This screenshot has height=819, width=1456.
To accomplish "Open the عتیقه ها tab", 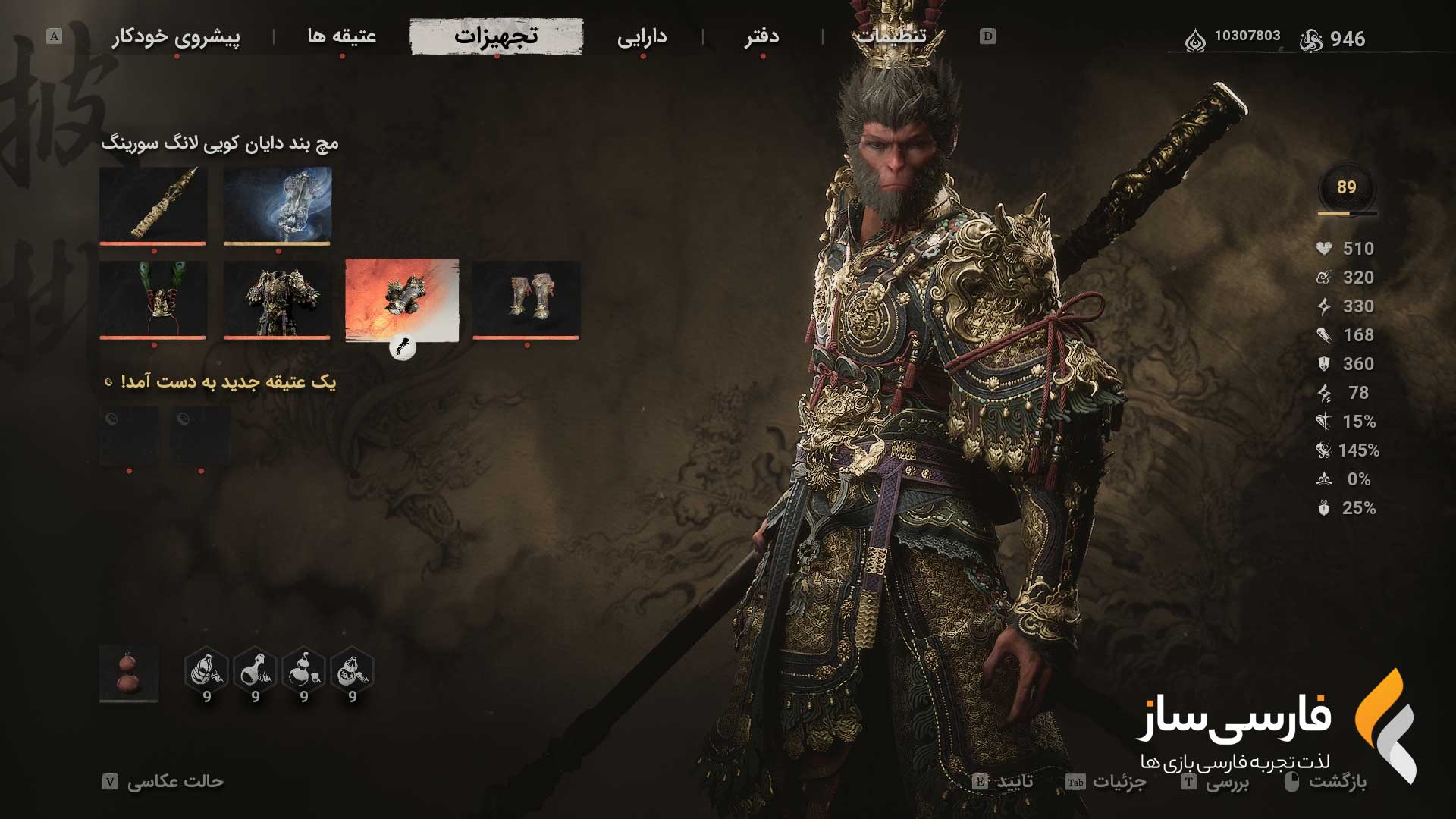I will click(x=342, y=36).
